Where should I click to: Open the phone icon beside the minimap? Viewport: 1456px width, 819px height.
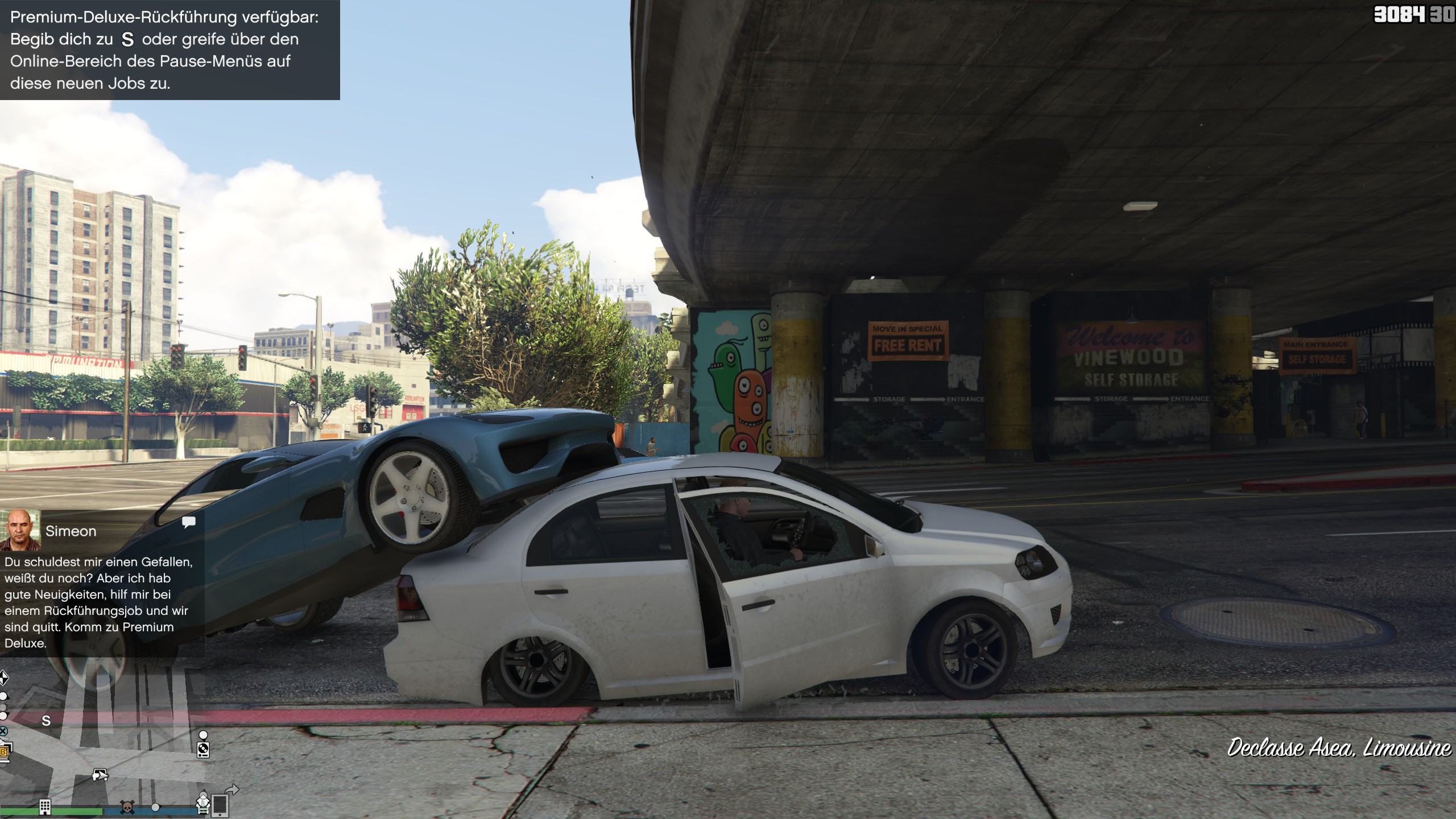(220, 805)
